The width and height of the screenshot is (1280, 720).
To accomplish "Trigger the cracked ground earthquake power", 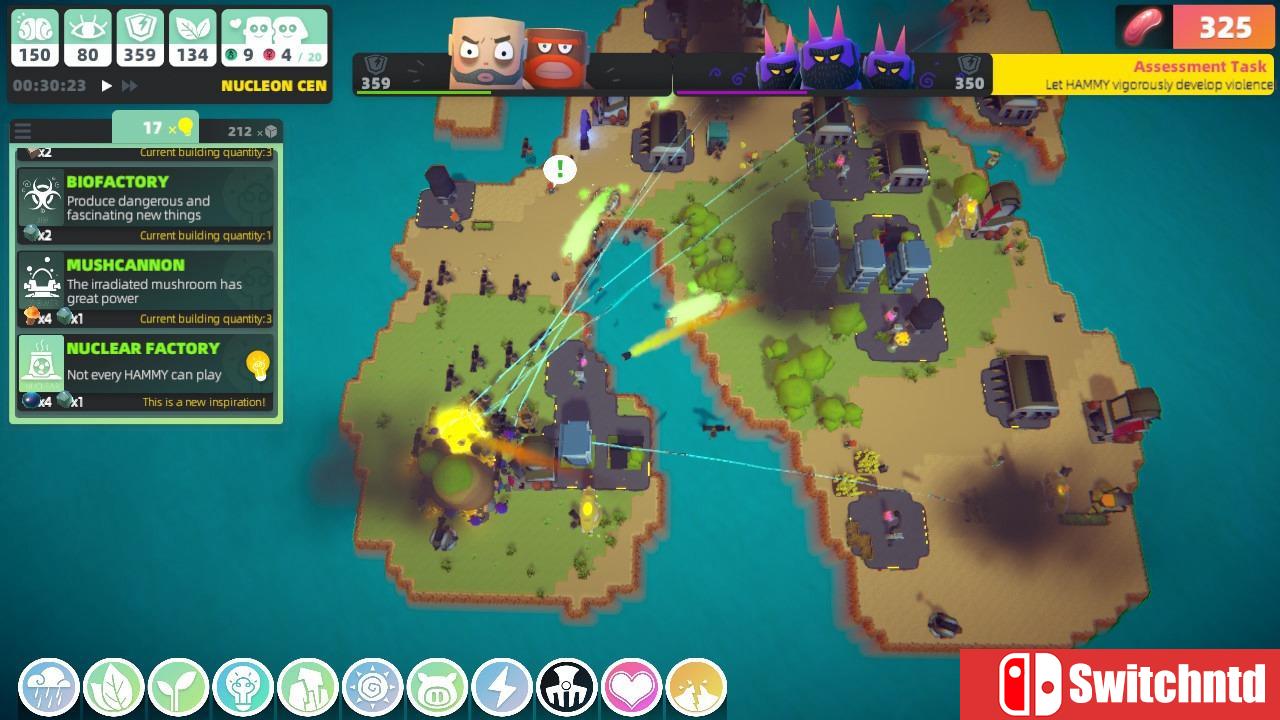I will point(696,687).
